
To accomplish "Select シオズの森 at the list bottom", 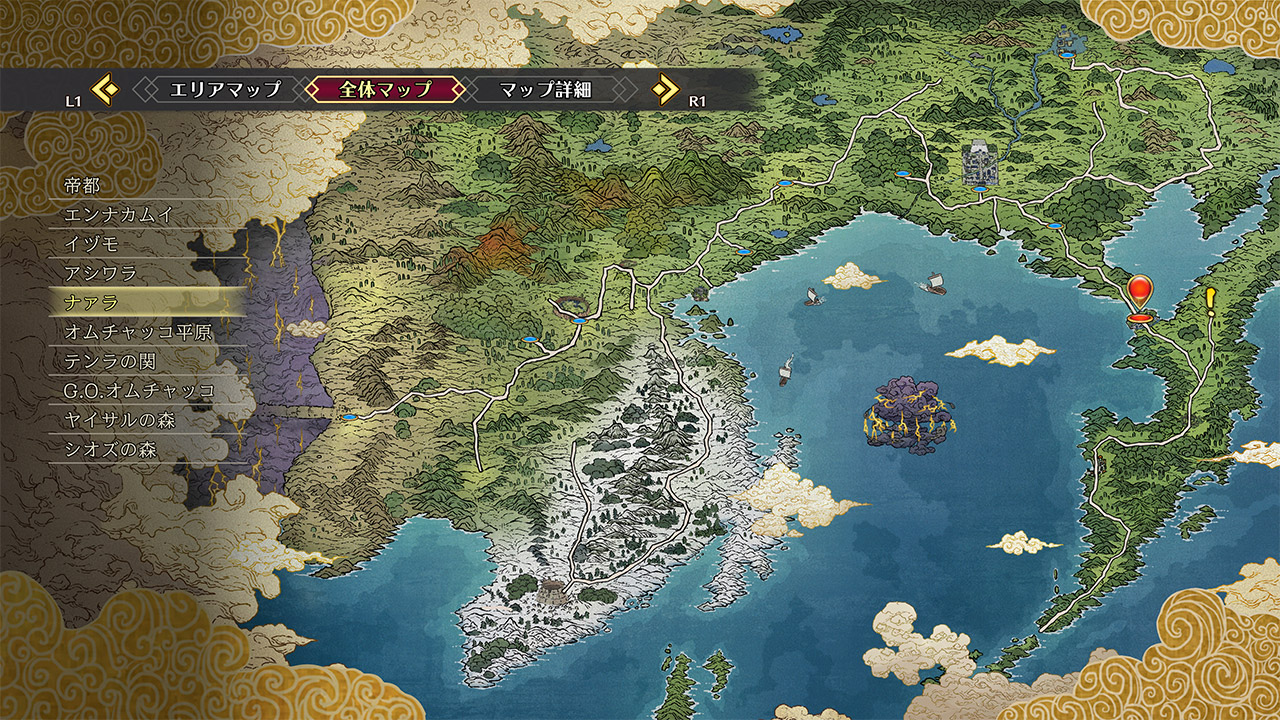I will click(x=110, y=449).
